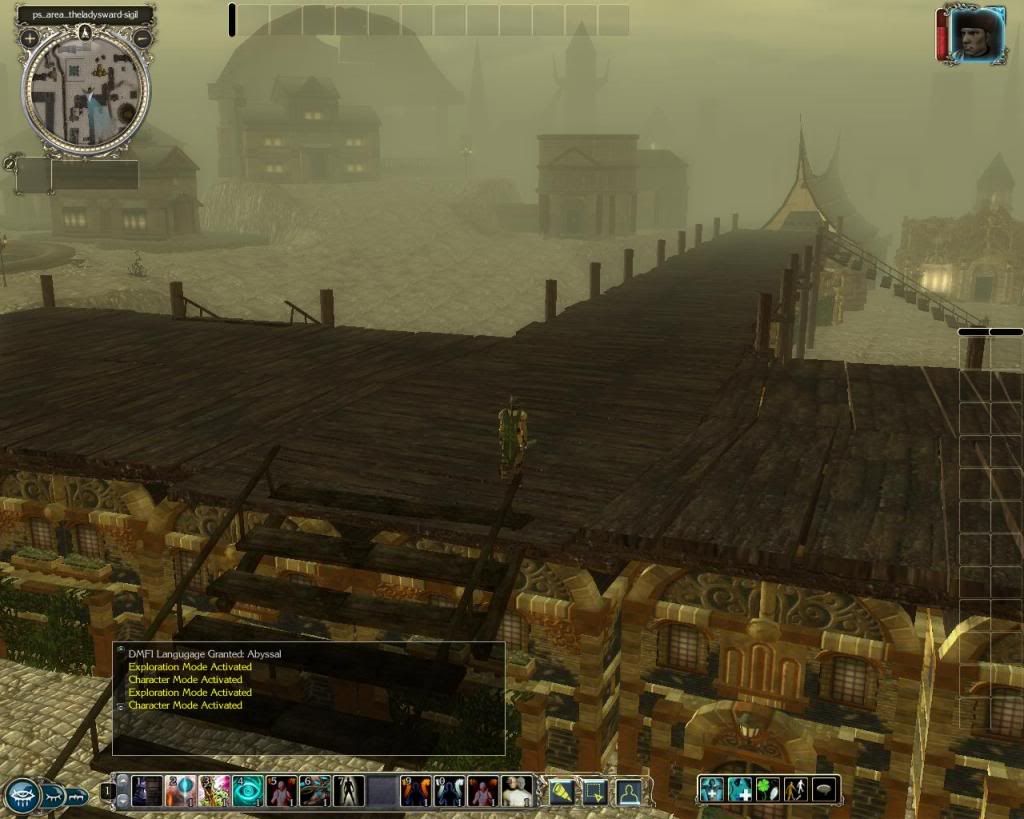Click the white cross heal icon
This screenshot has width=1024, height=819.
740,790
